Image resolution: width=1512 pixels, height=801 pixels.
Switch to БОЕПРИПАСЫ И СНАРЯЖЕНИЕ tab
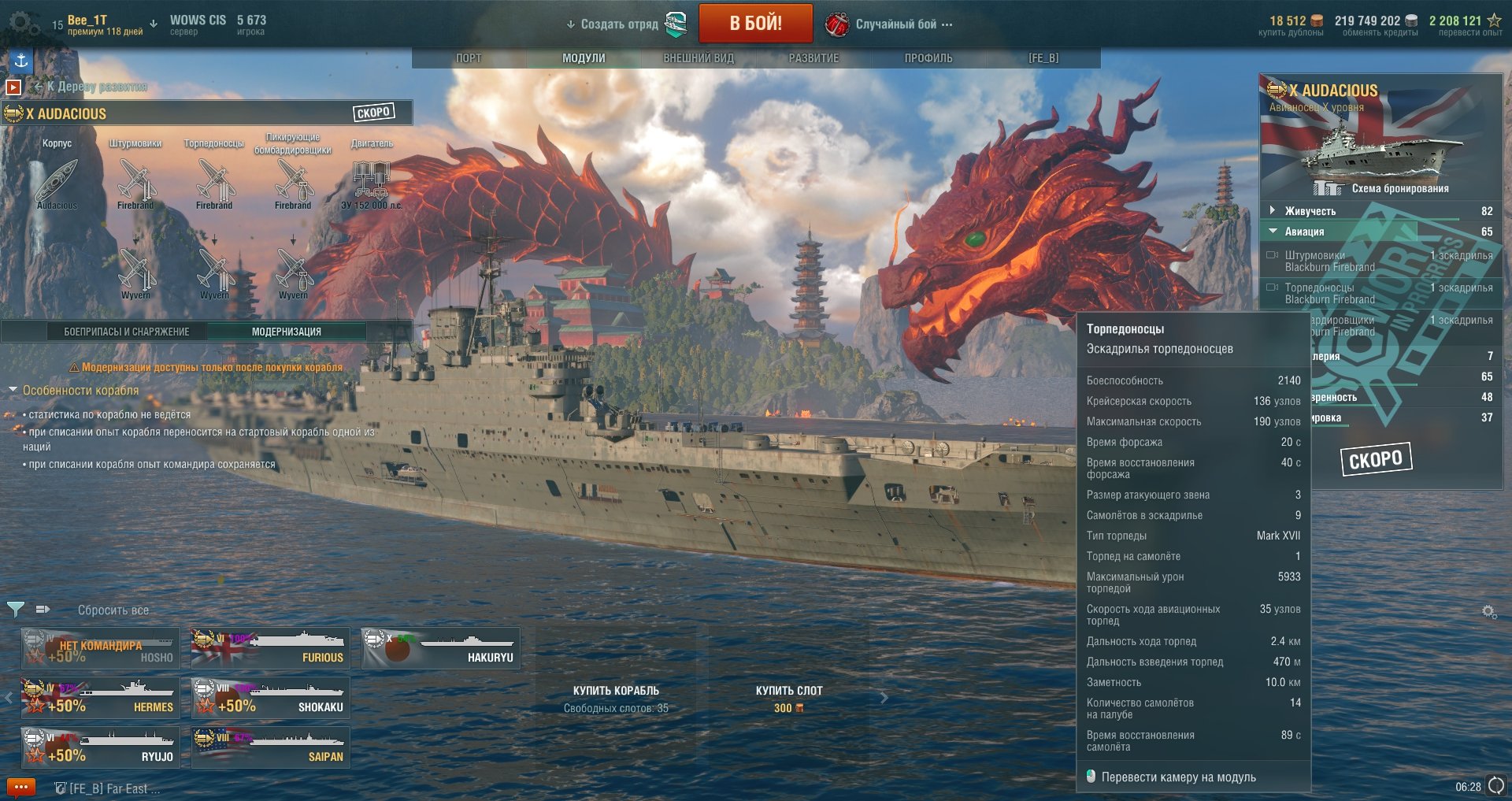click(x=126, y=332)
